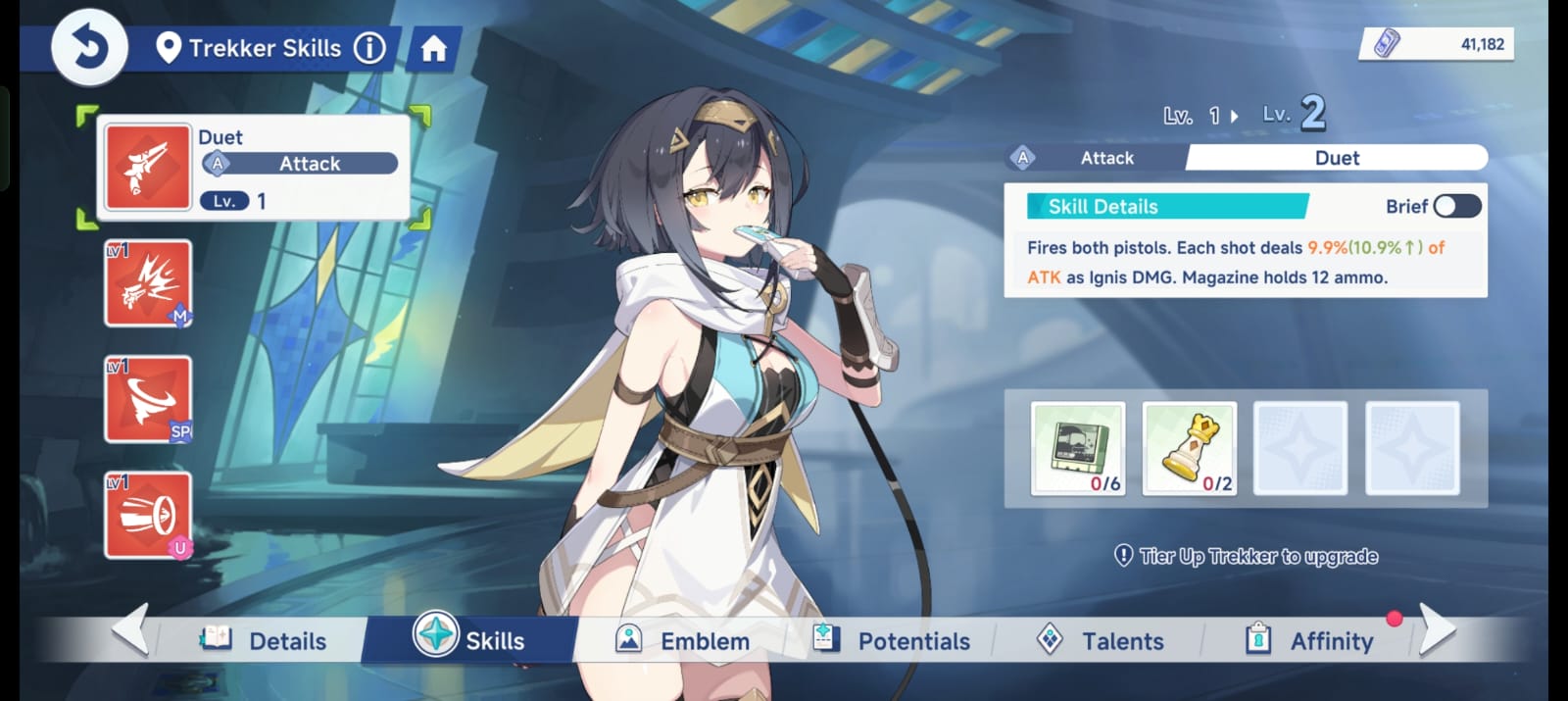Viewport: 1568px width, 701px height.
Task: Go back using the return arrow button
Action: tap(89, 47)
